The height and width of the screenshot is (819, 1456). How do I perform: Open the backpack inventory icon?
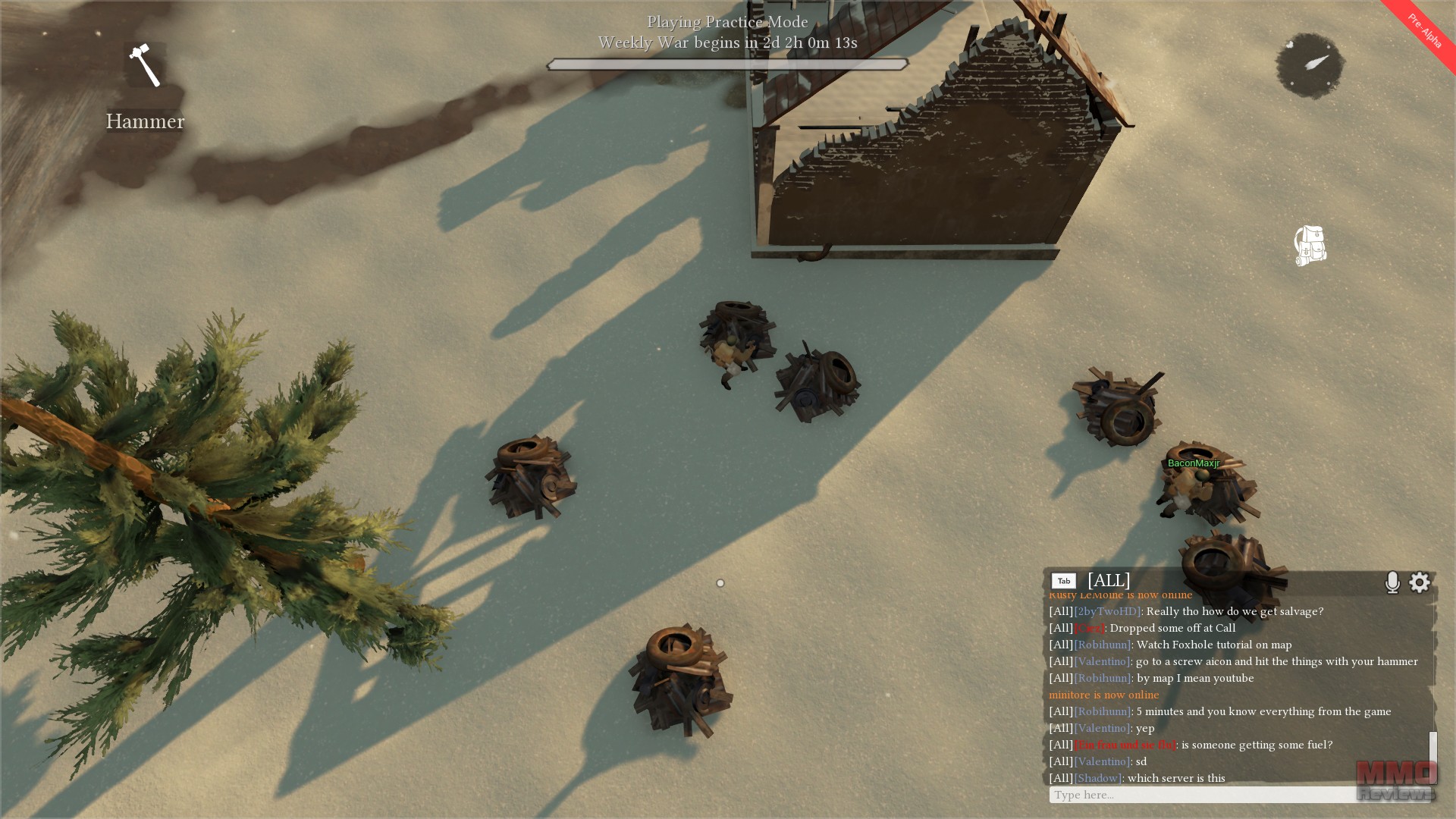pyautogui.click(x=1310, y=246)
